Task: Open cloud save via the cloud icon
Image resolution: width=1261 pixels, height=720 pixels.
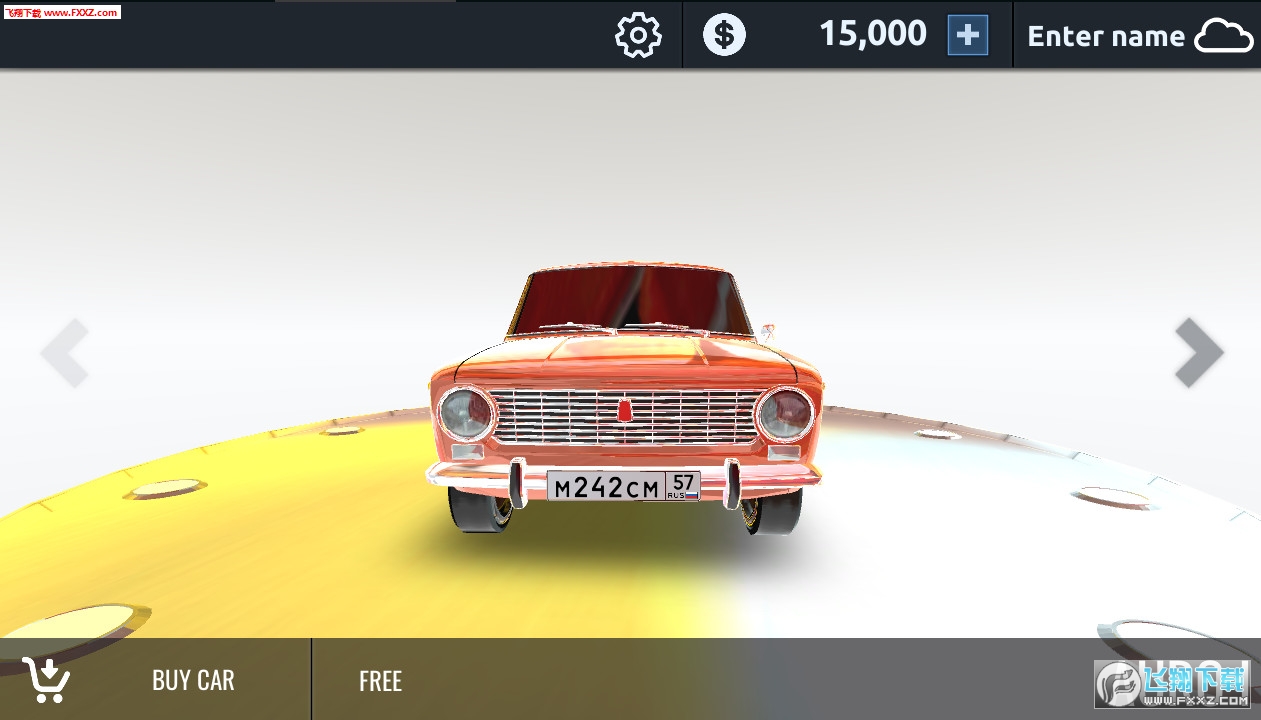Action: [1224, 36]
